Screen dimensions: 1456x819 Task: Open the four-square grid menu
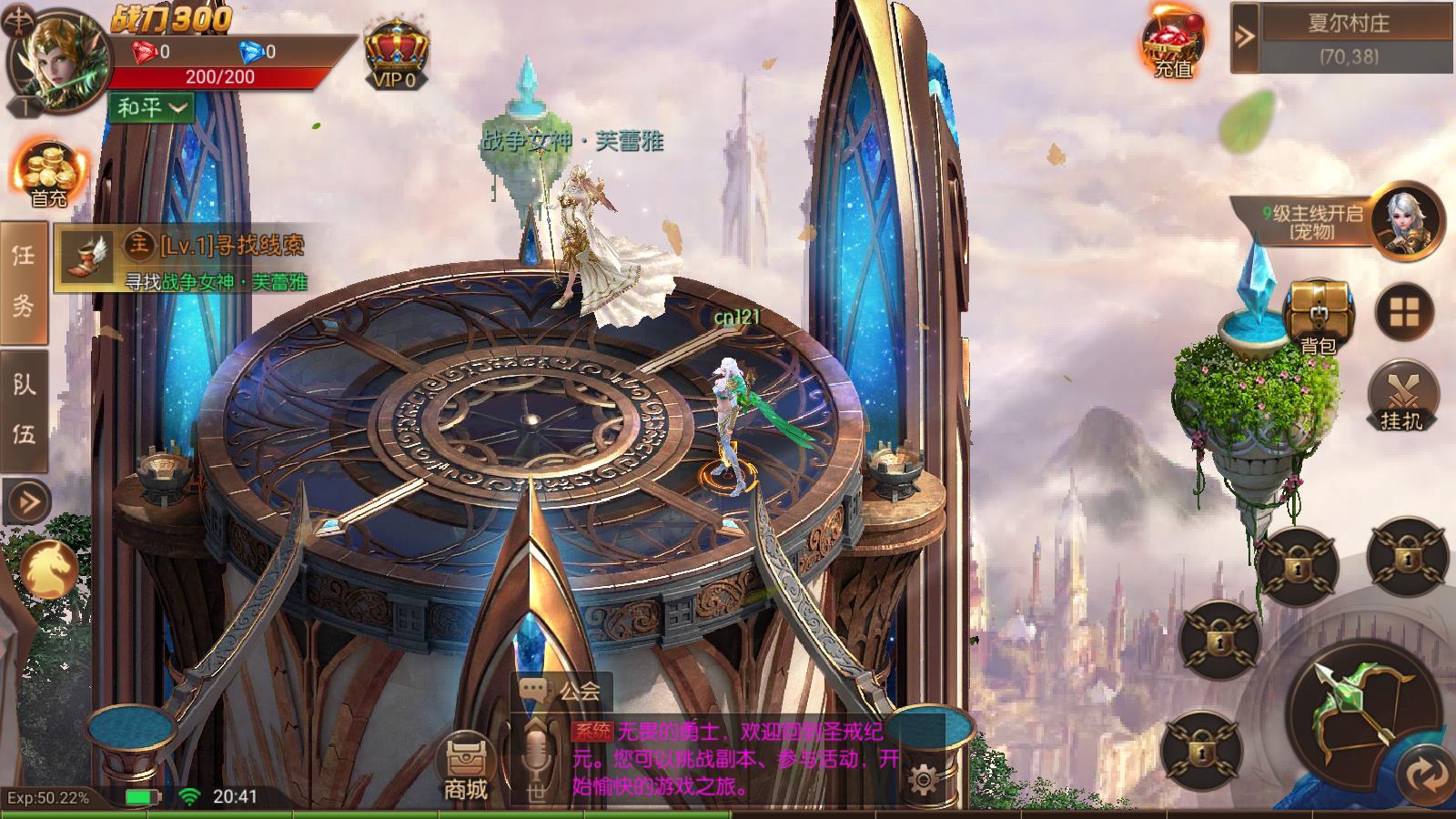coord(1404,312)
